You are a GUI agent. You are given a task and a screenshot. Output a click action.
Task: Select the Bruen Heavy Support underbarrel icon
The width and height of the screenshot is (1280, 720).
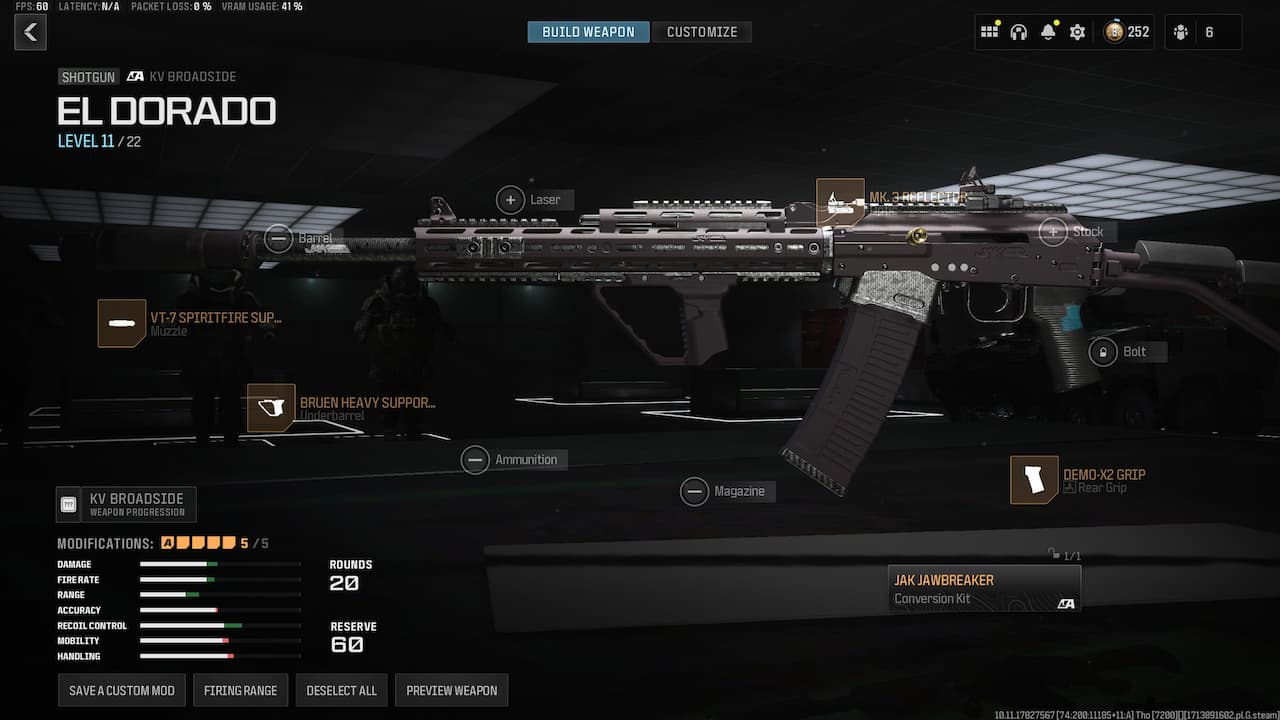click(x=271, y=408)
